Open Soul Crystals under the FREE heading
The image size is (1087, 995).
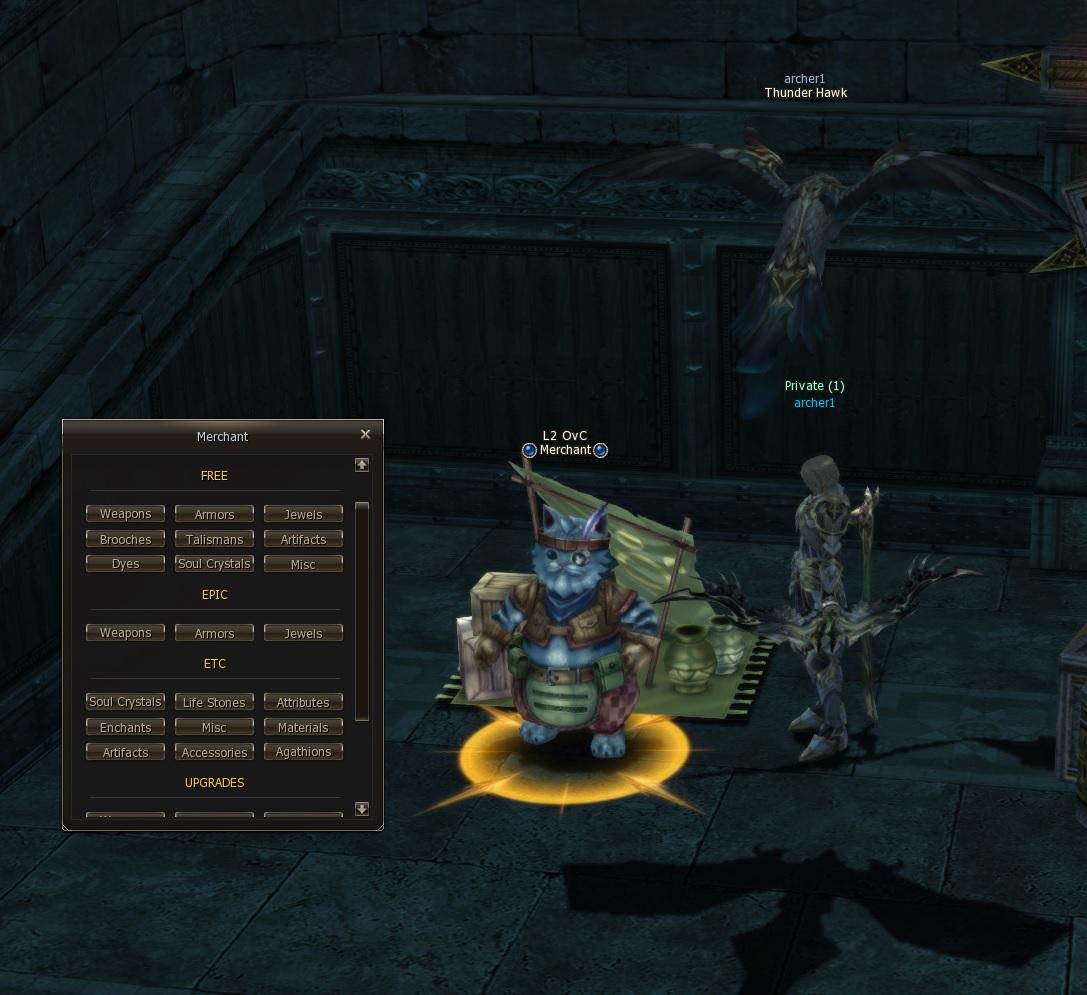pyautogui.click(x=214, y=564)
